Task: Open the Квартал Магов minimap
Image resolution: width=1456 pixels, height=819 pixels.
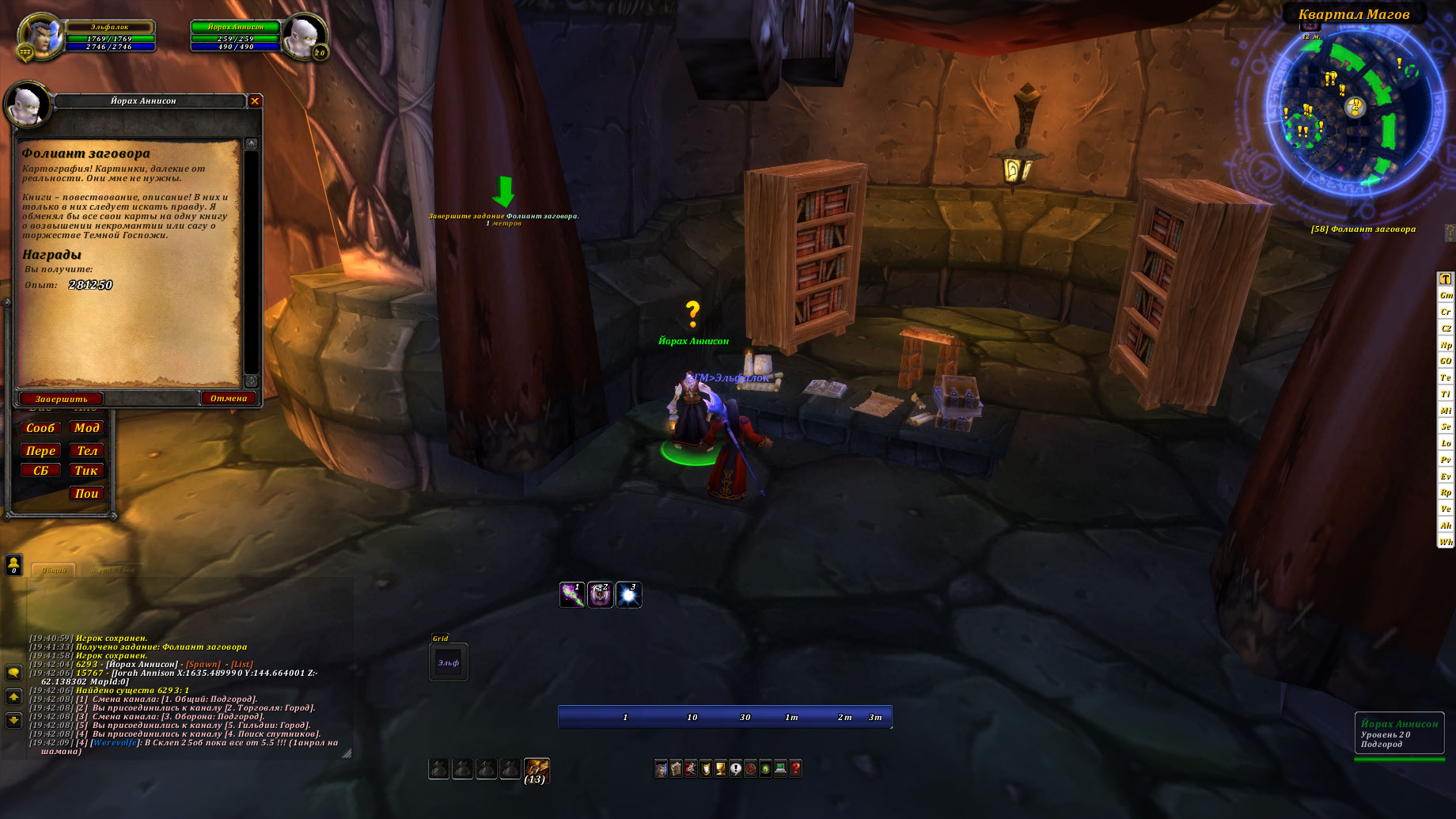Action: tap(1354, 109)
